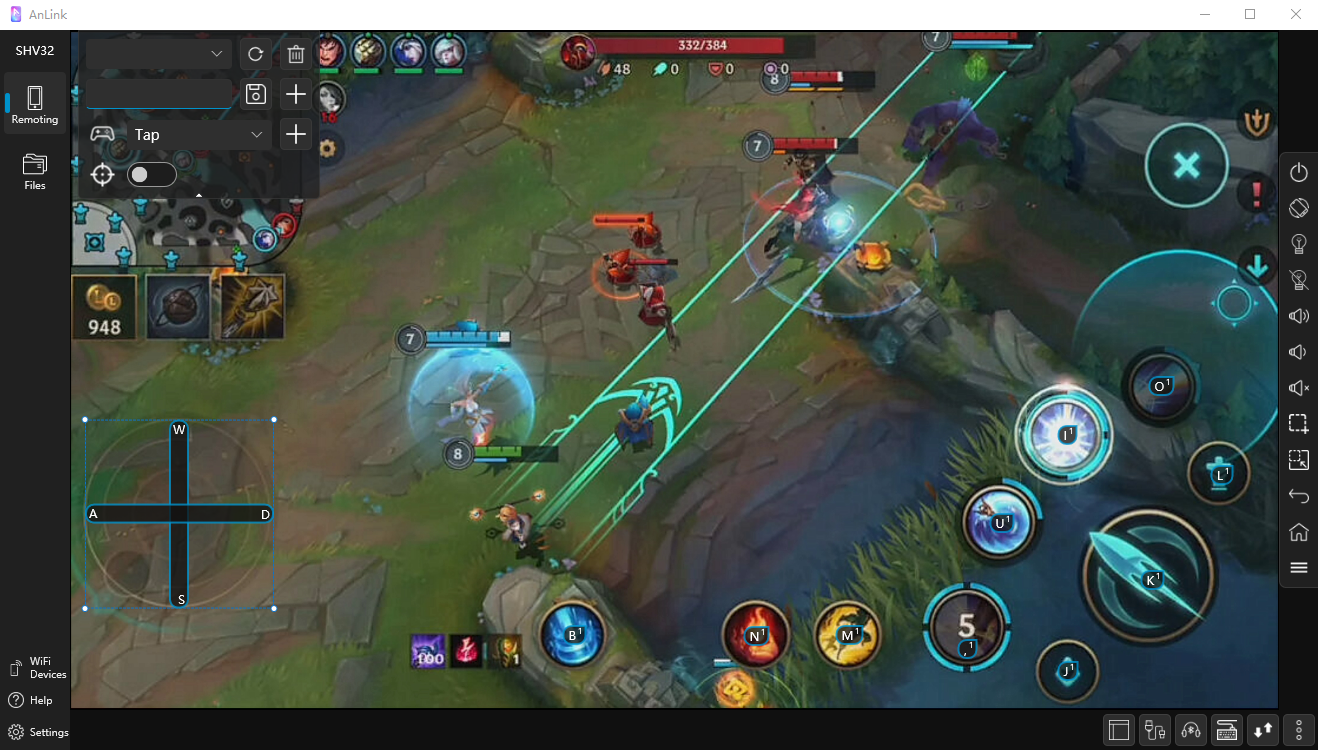Trigger the basic attack button marked K

click(1148, 578)
